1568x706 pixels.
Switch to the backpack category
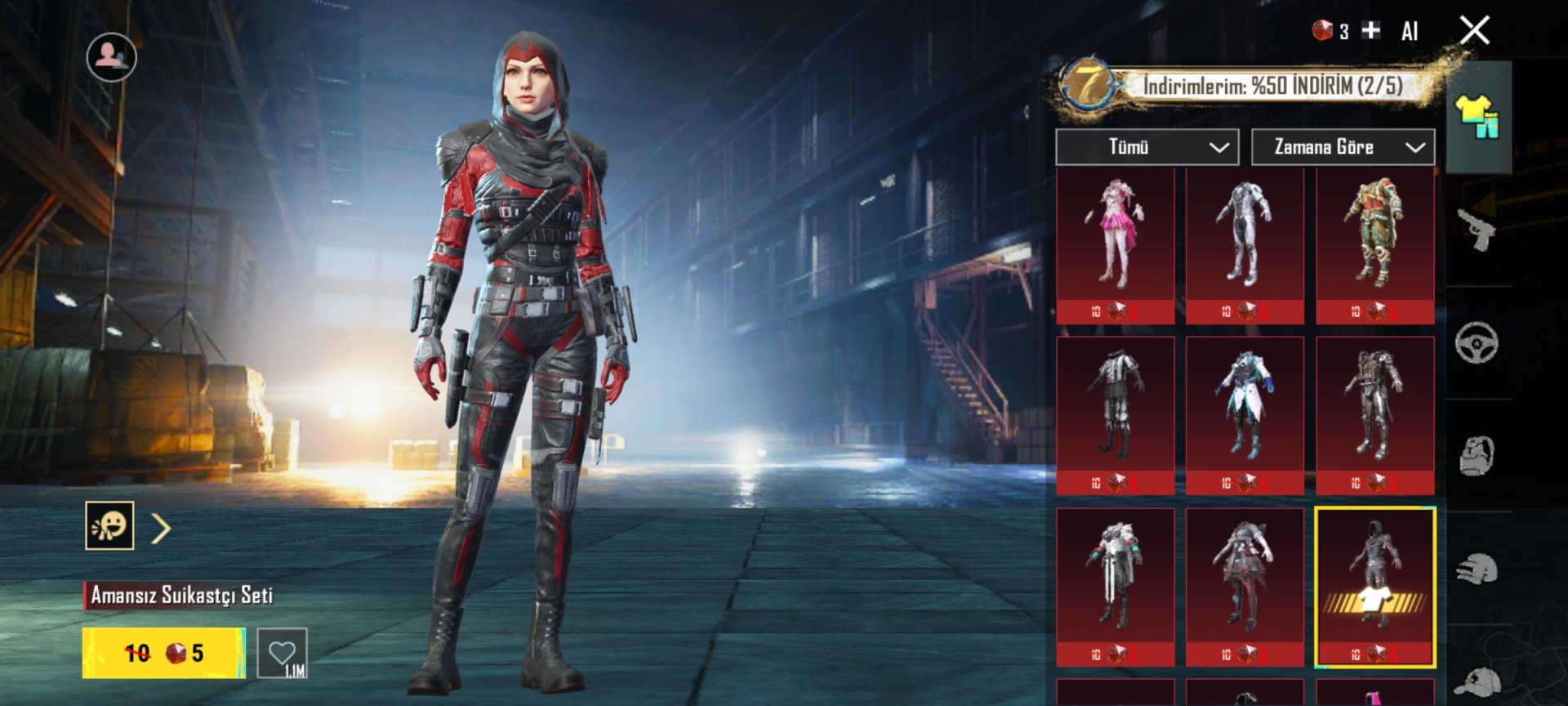1477,455
